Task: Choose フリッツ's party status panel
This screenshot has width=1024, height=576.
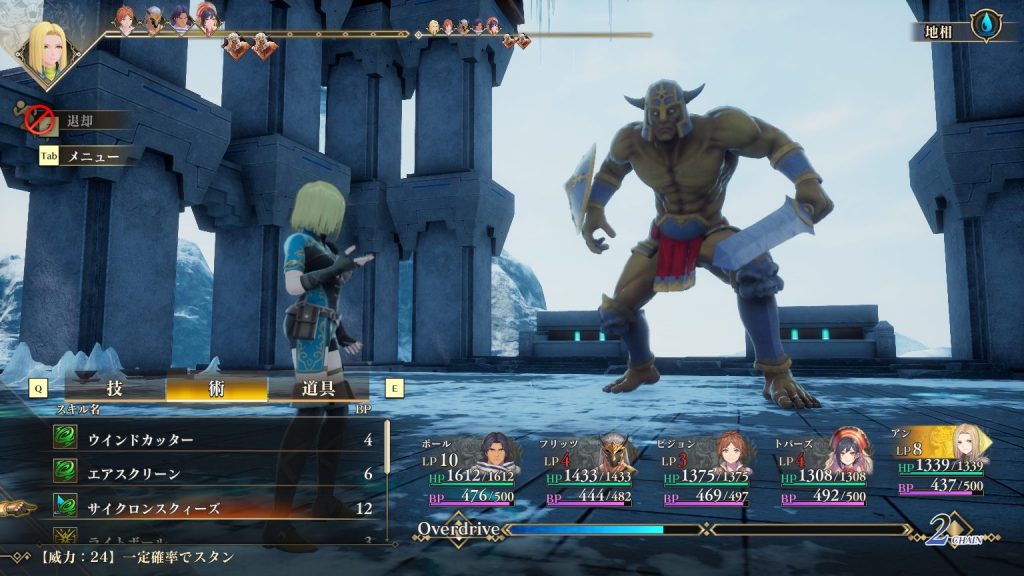Action: pos(590,470)
